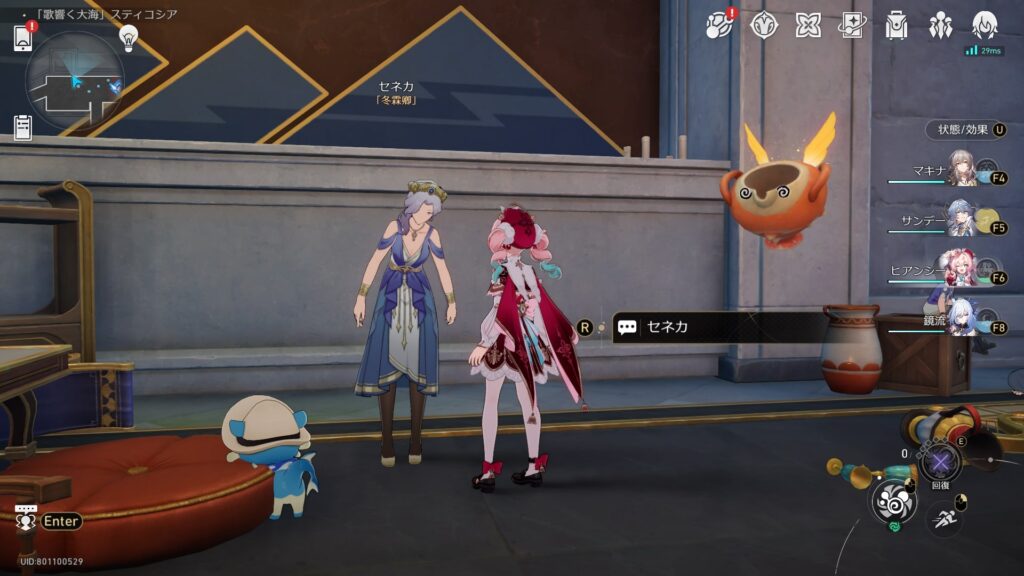Use the 回復 recovery item button
Screen dimensions: 1024x576
click(x=940, y=462)
